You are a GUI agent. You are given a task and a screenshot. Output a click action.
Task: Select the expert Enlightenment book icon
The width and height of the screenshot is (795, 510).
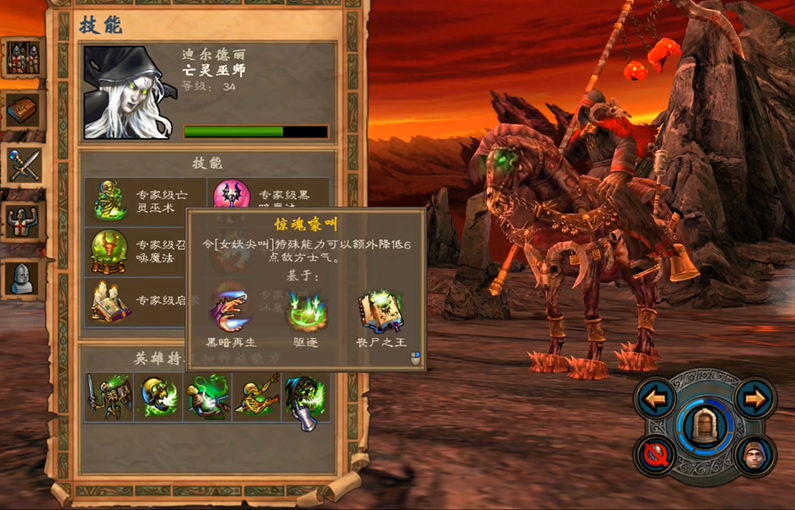110,300
